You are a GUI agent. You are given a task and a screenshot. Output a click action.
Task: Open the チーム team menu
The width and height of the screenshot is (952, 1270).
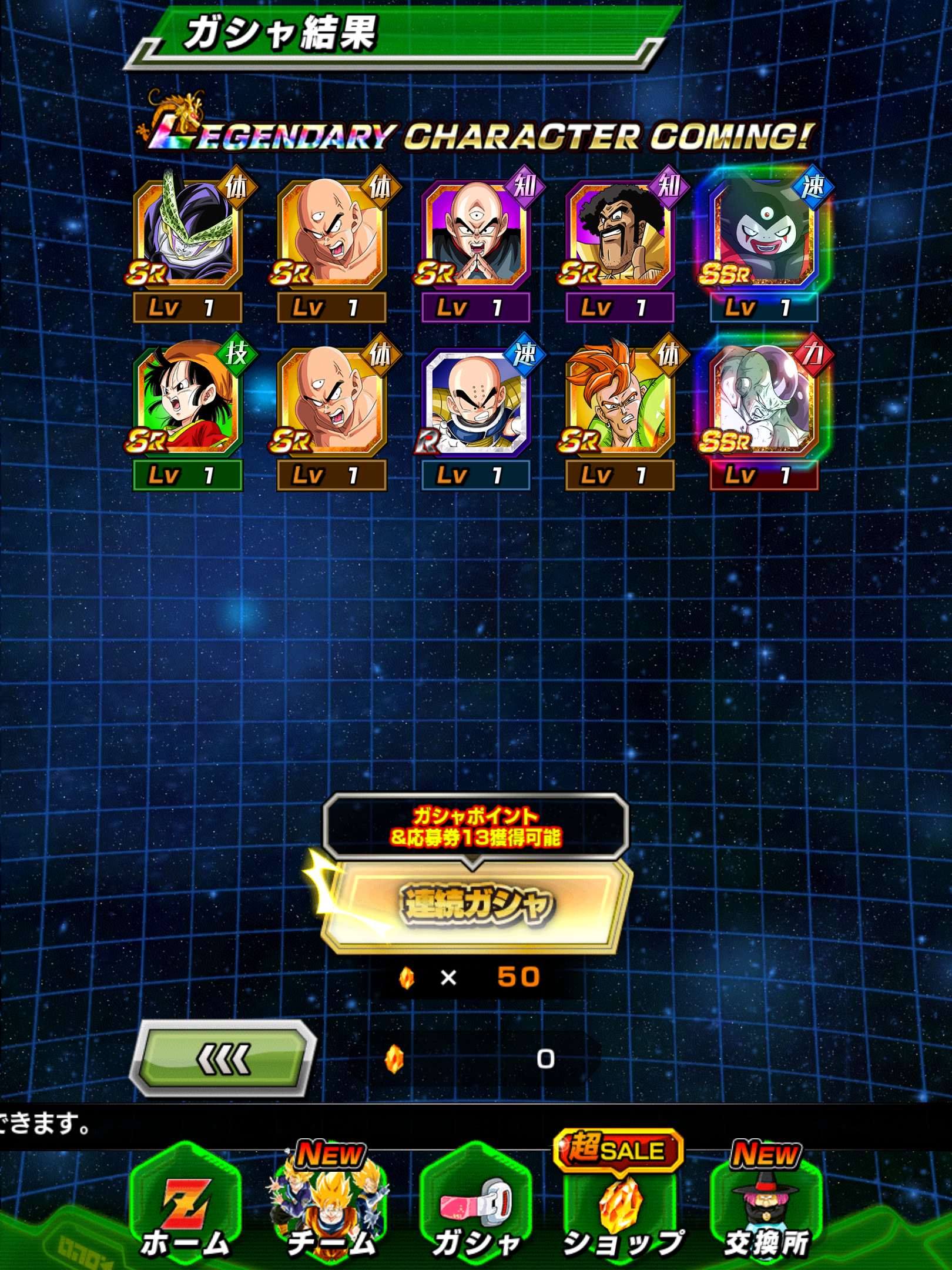click(331, 1205)
